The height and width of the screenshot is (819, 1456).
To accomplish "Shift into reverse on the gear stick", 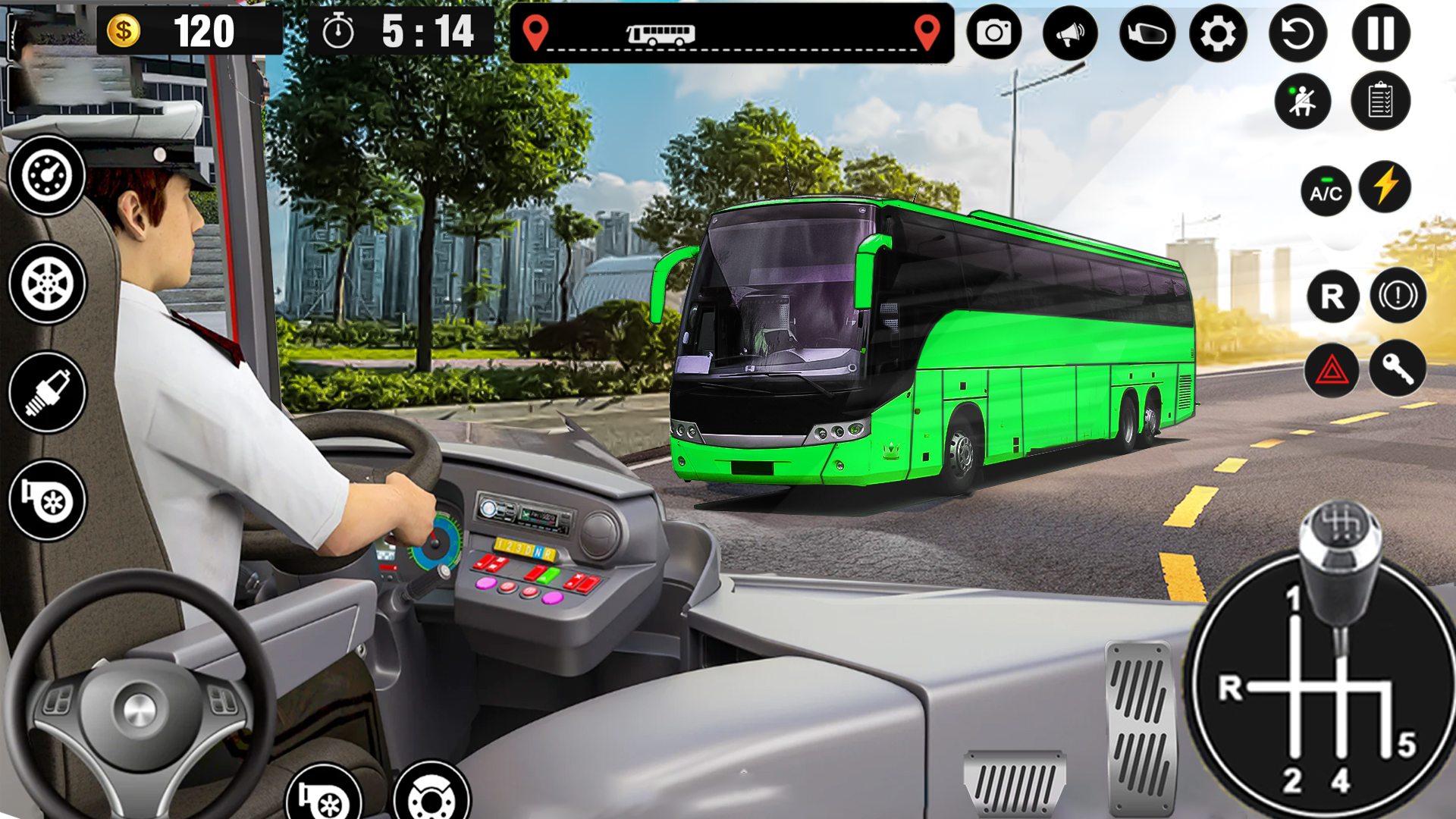I will [x=1232, y=689].
